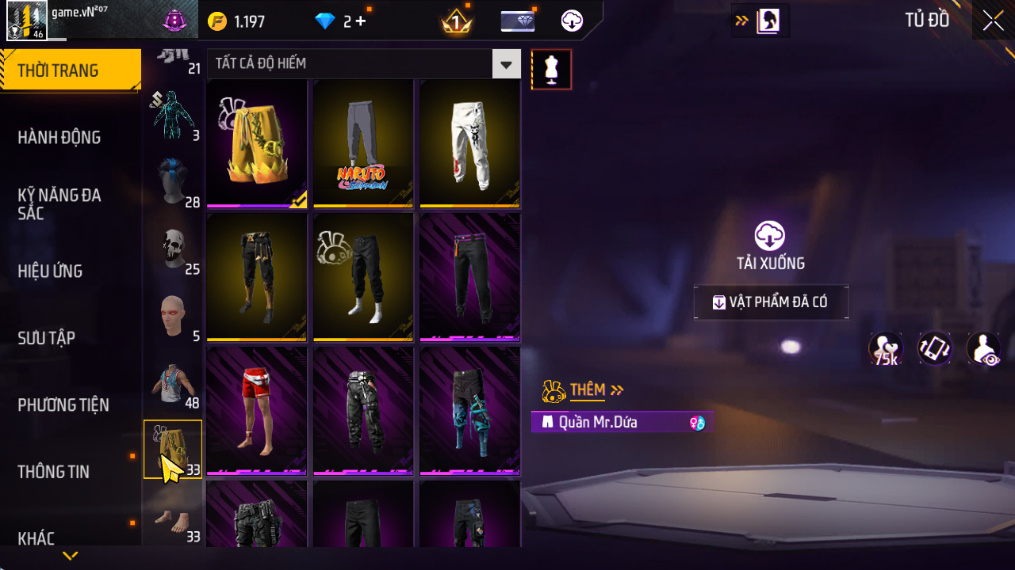
Task: Close the Tủ Đồ wardrobe screen
Action: pyautogui.click(x=992, y=21)
